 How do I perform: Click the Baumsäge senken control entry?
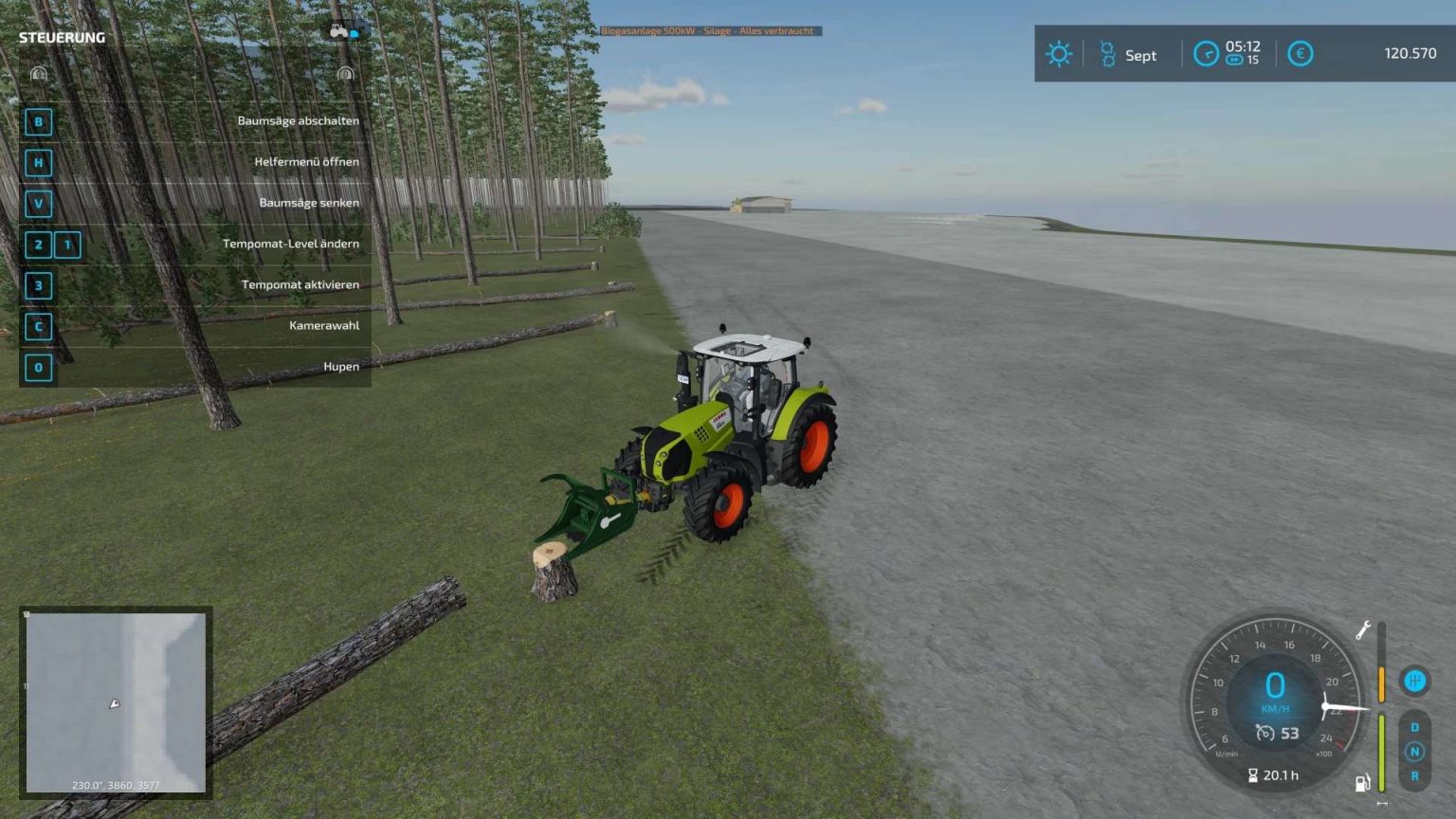[x=310, y=202]
